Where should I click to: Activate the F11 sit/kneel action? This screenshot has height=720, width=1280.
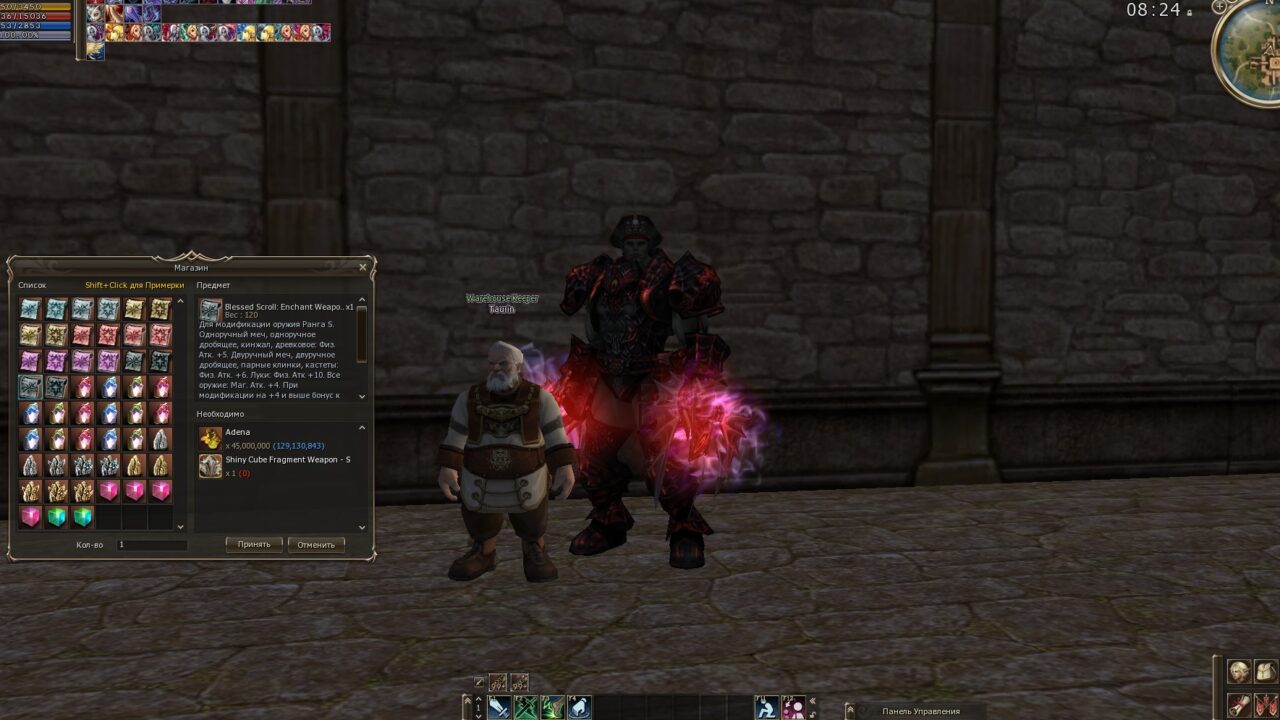point(766,708)
